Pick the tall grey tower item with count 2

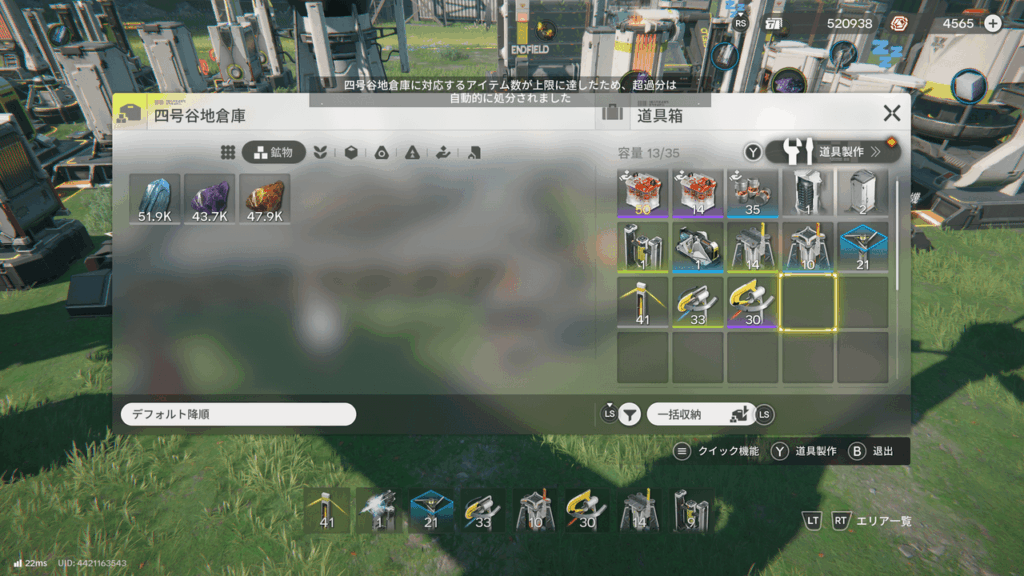tap(862, 192)
